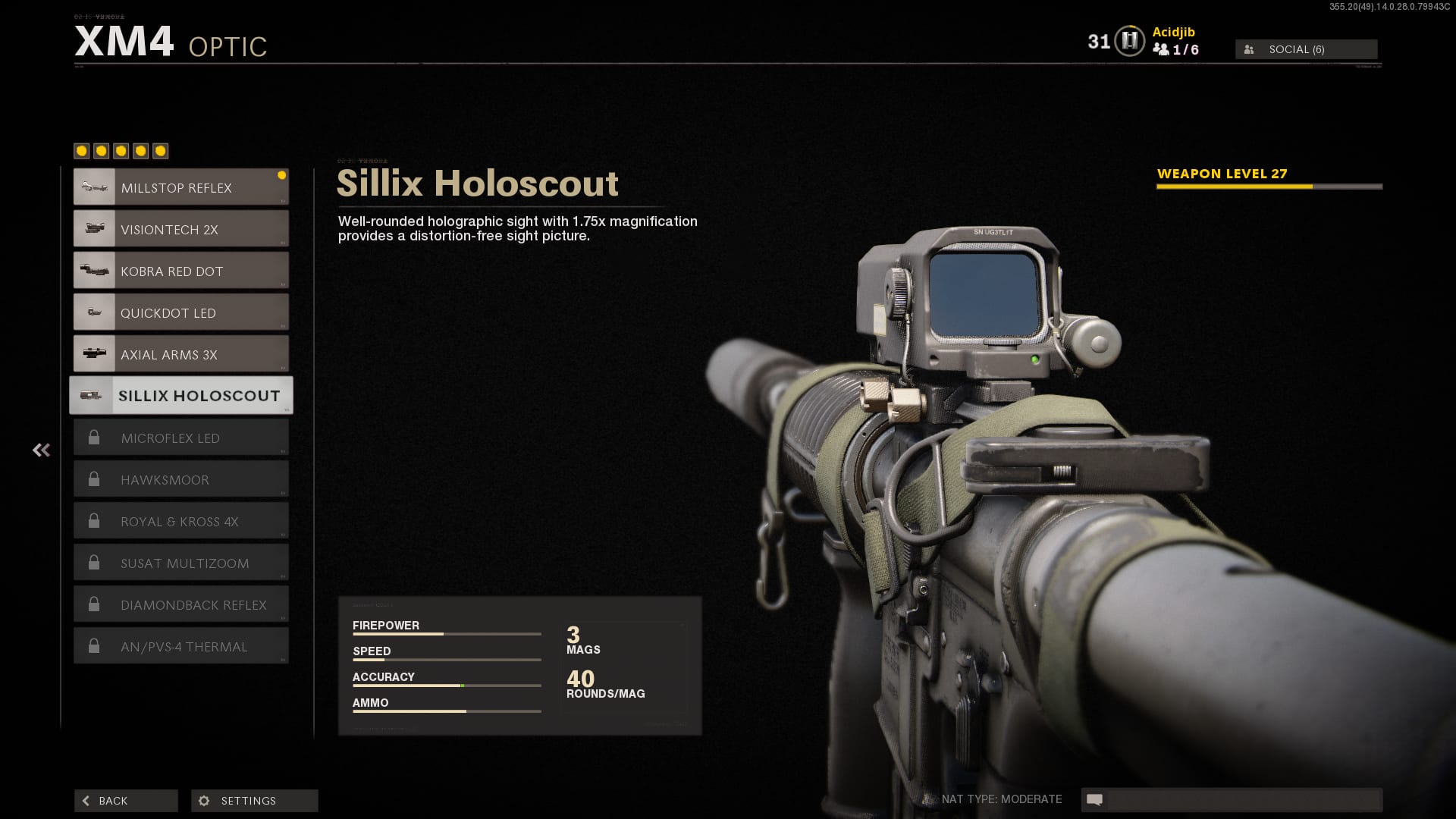Image resolution: width=1456 pixels, height=819 pixels.
Task: Click the locked Susat Multizoom optic
Action: click(180, 563)
